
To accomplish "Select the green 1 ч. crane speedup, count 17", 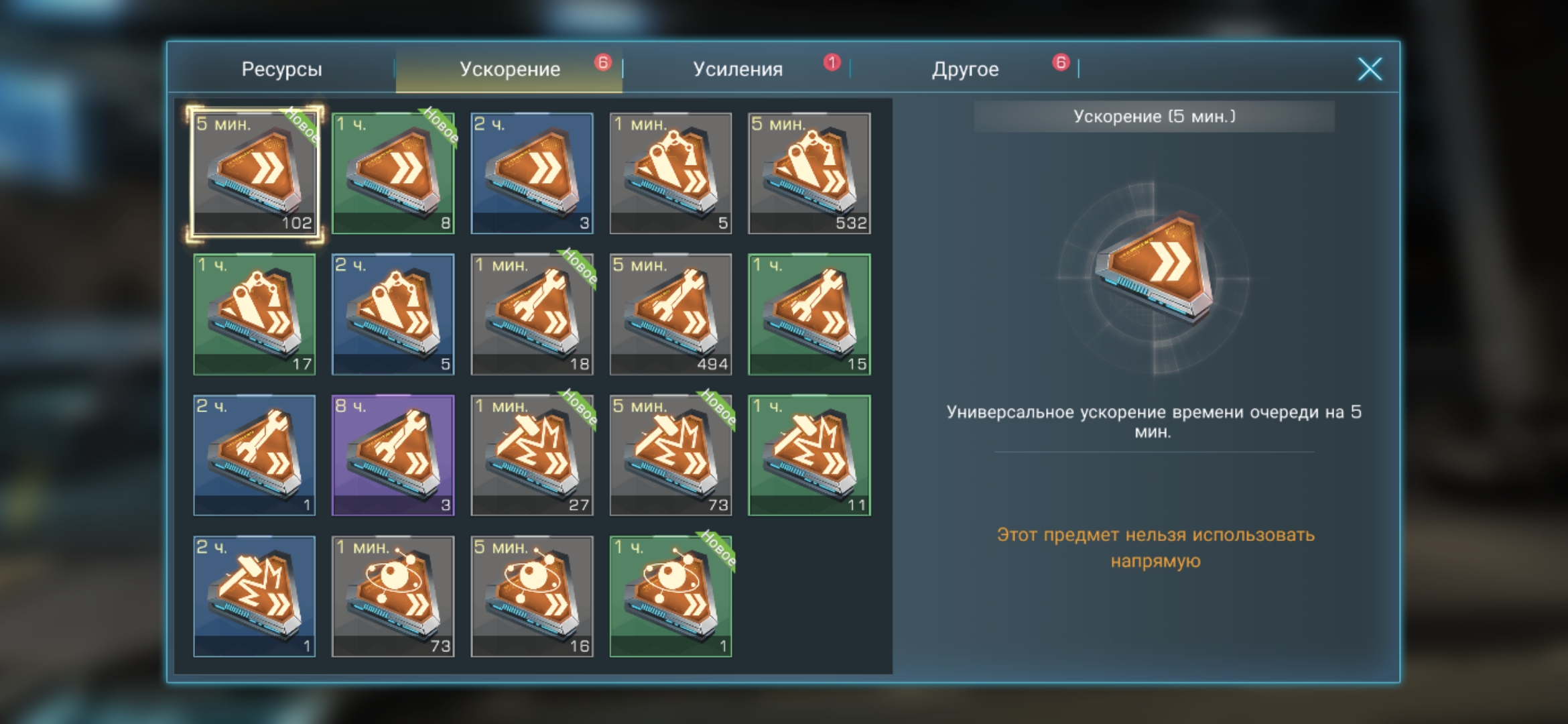I will click(x=255, y=314).
